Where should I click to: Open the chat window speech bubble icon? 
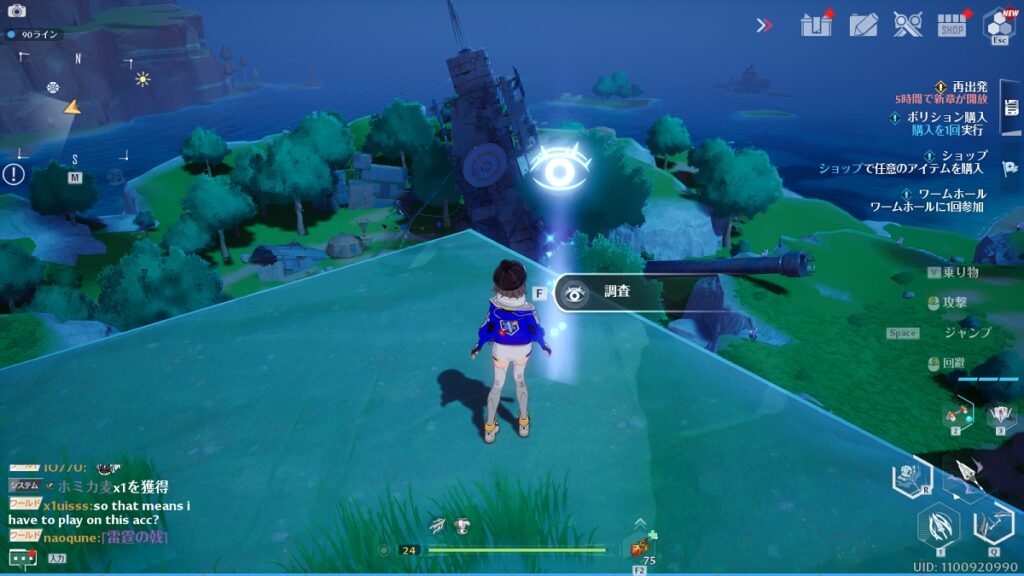[21, 558]
